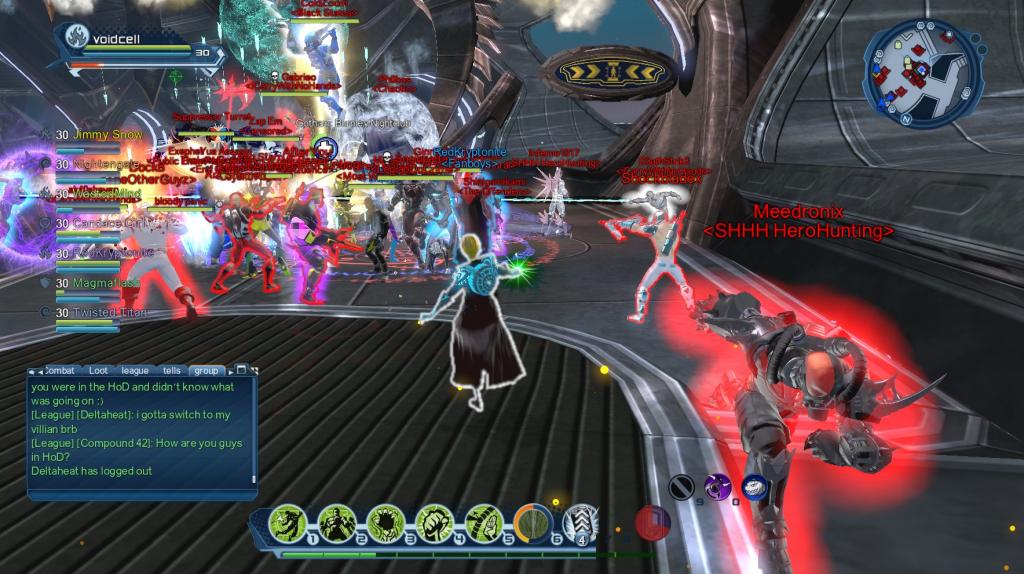Open the league chat tab

click(134, 370)
